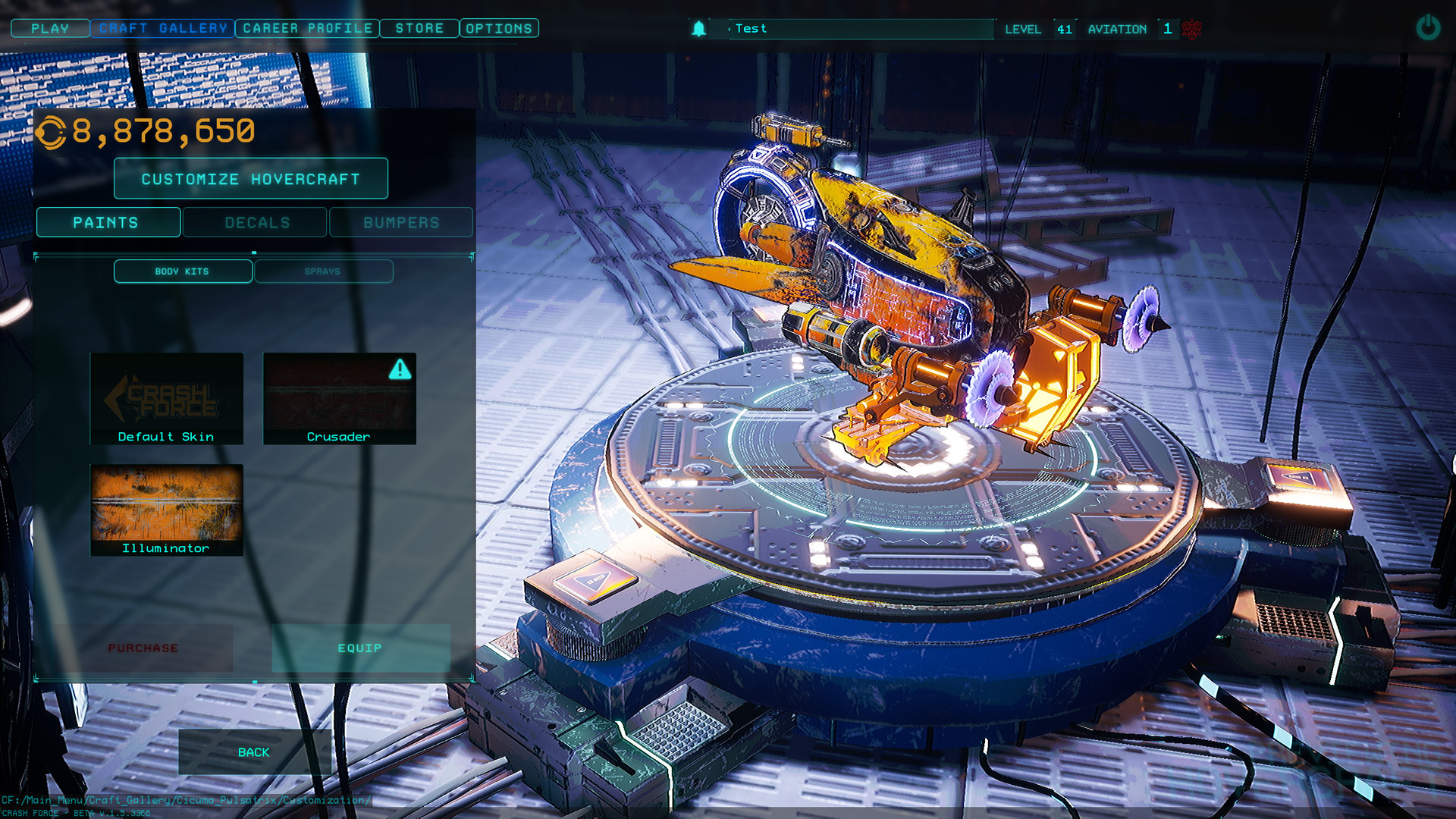Click the power quit icon
The image size is (1456, 819).
pyautogui.click(x=1427, y=28)
